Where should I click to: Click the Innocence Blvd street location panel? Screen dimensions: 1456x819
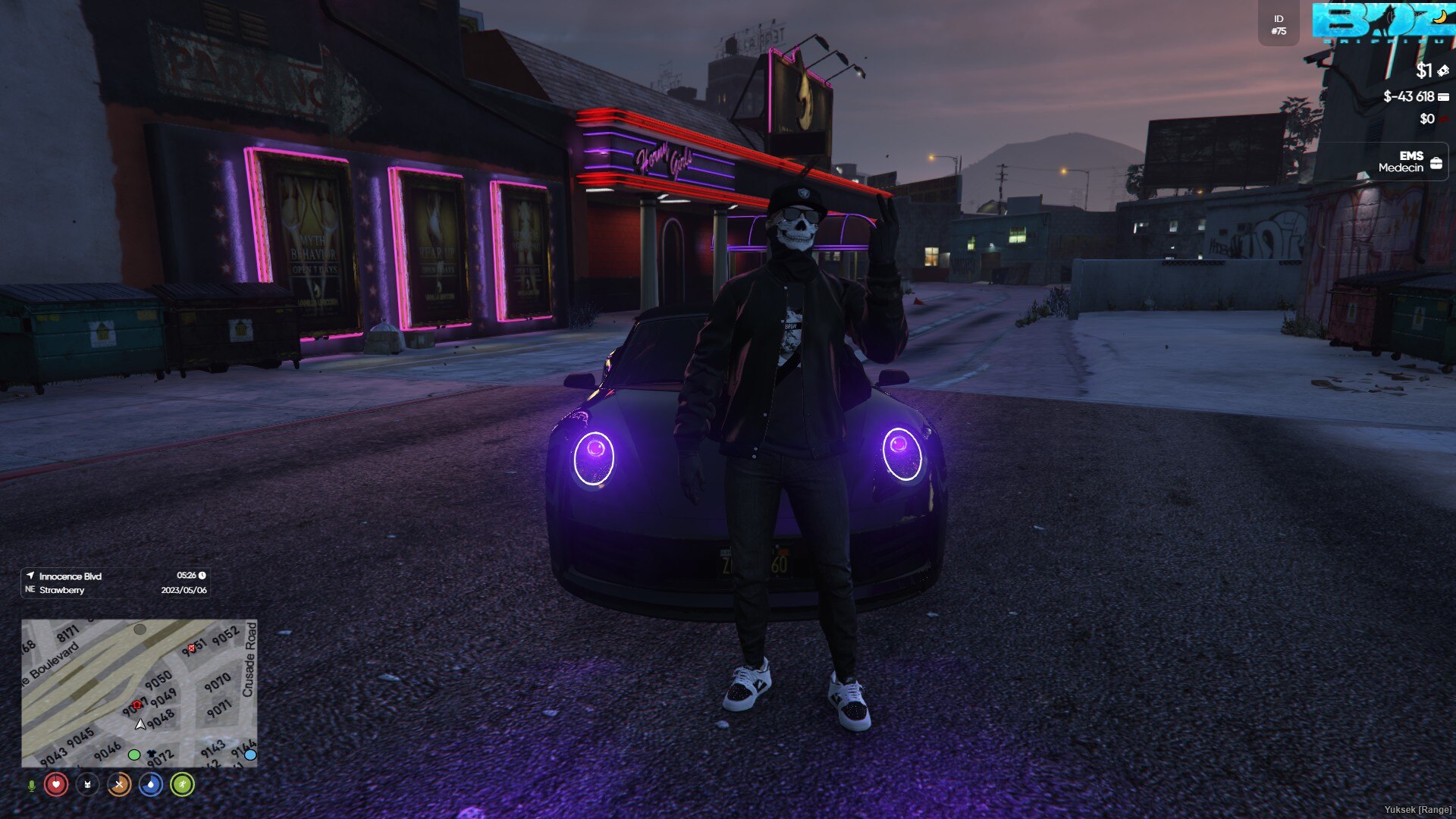tap(115, 582)
